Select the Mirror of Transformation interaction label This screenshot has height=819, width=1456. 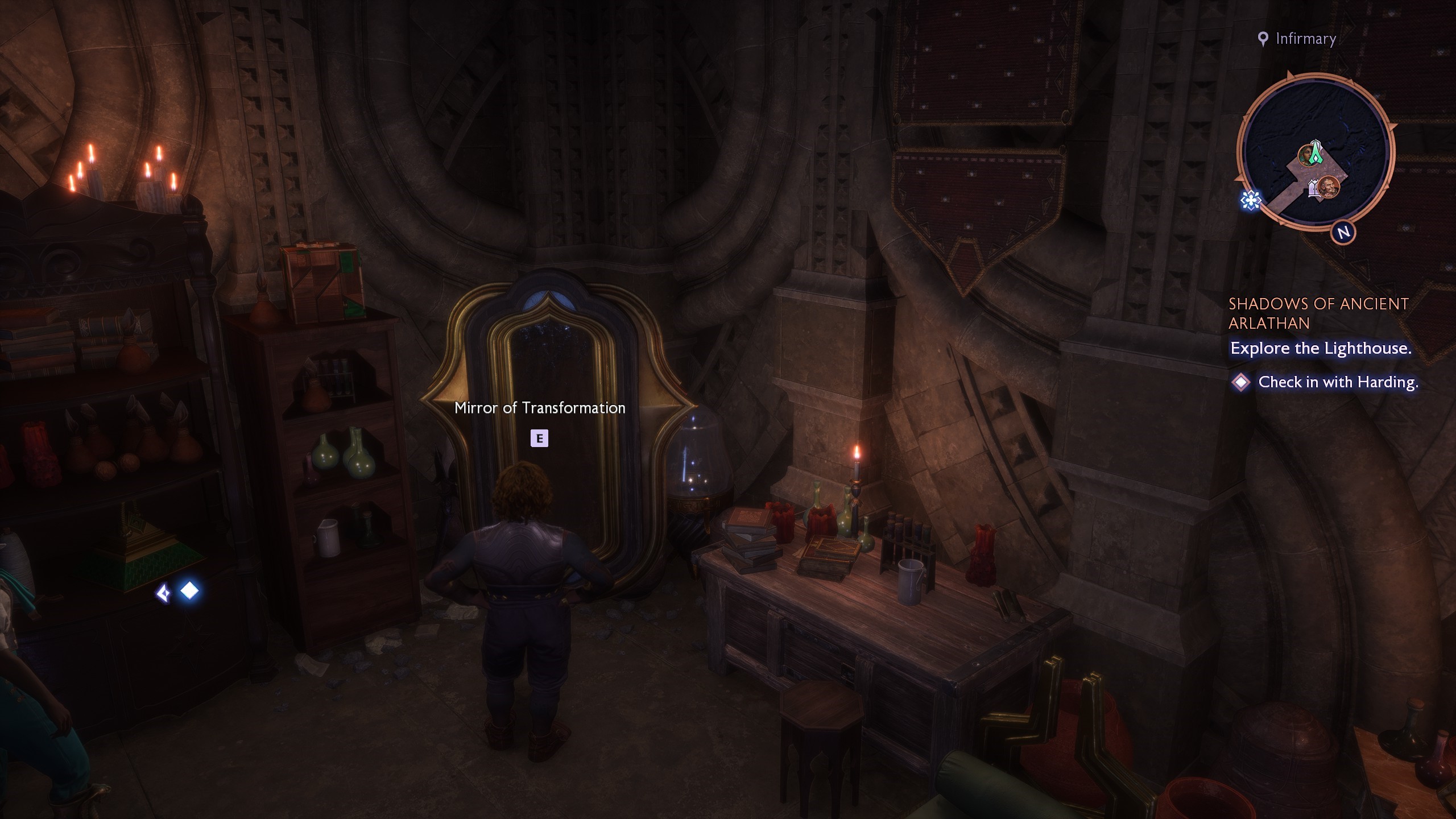point(540,408)
